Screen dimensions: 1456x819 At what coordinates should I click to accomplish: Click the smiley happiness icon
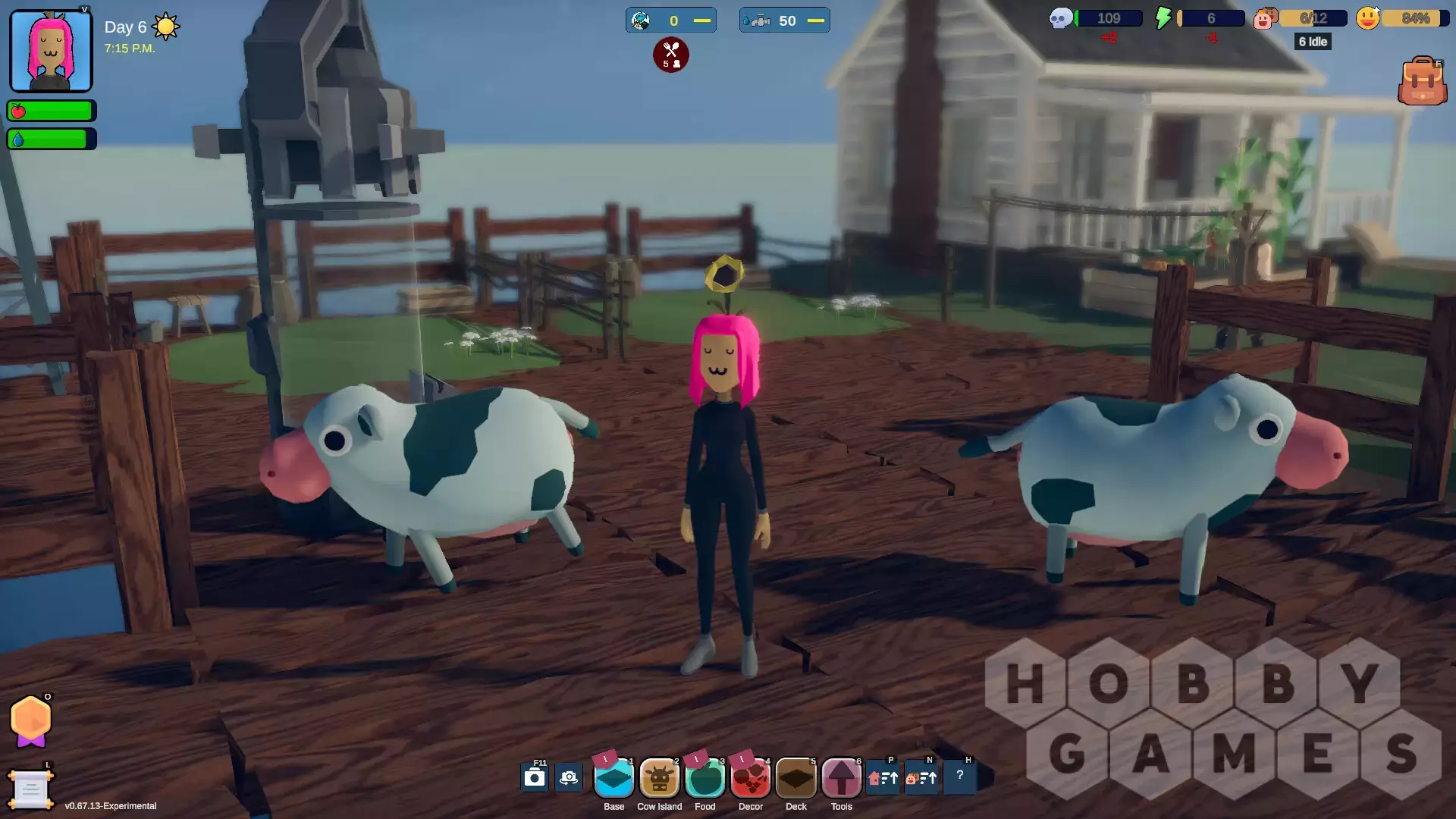pos(1367,18)
